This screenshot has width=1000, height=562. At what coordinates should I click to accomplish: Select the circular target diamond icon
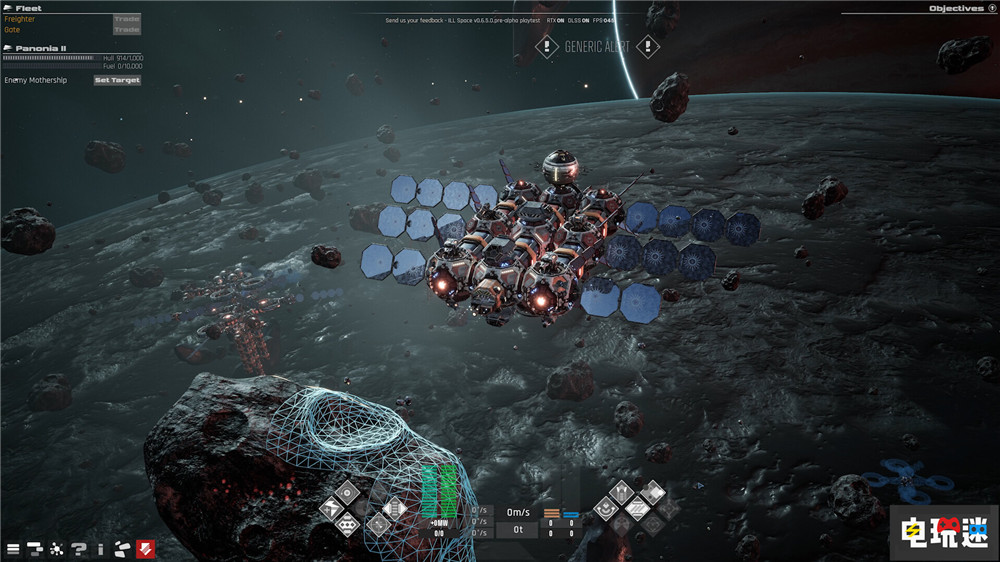pyautogui.click(x=346, y=492)
